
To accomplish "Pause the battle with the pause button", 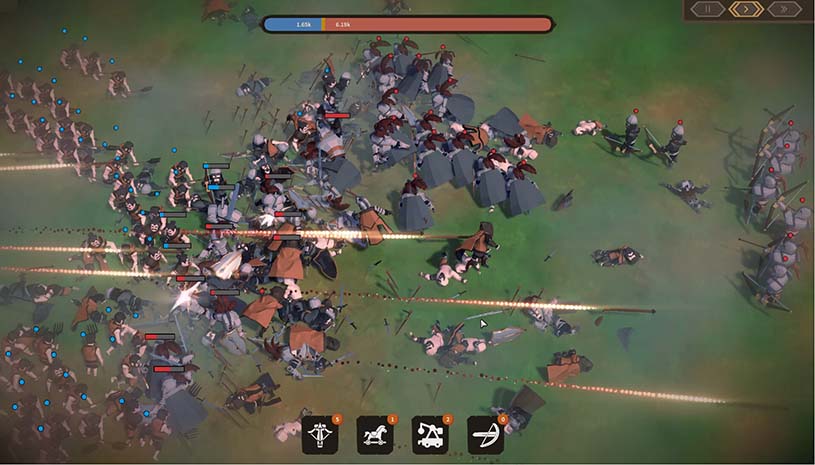I will [x=708, y=9].
